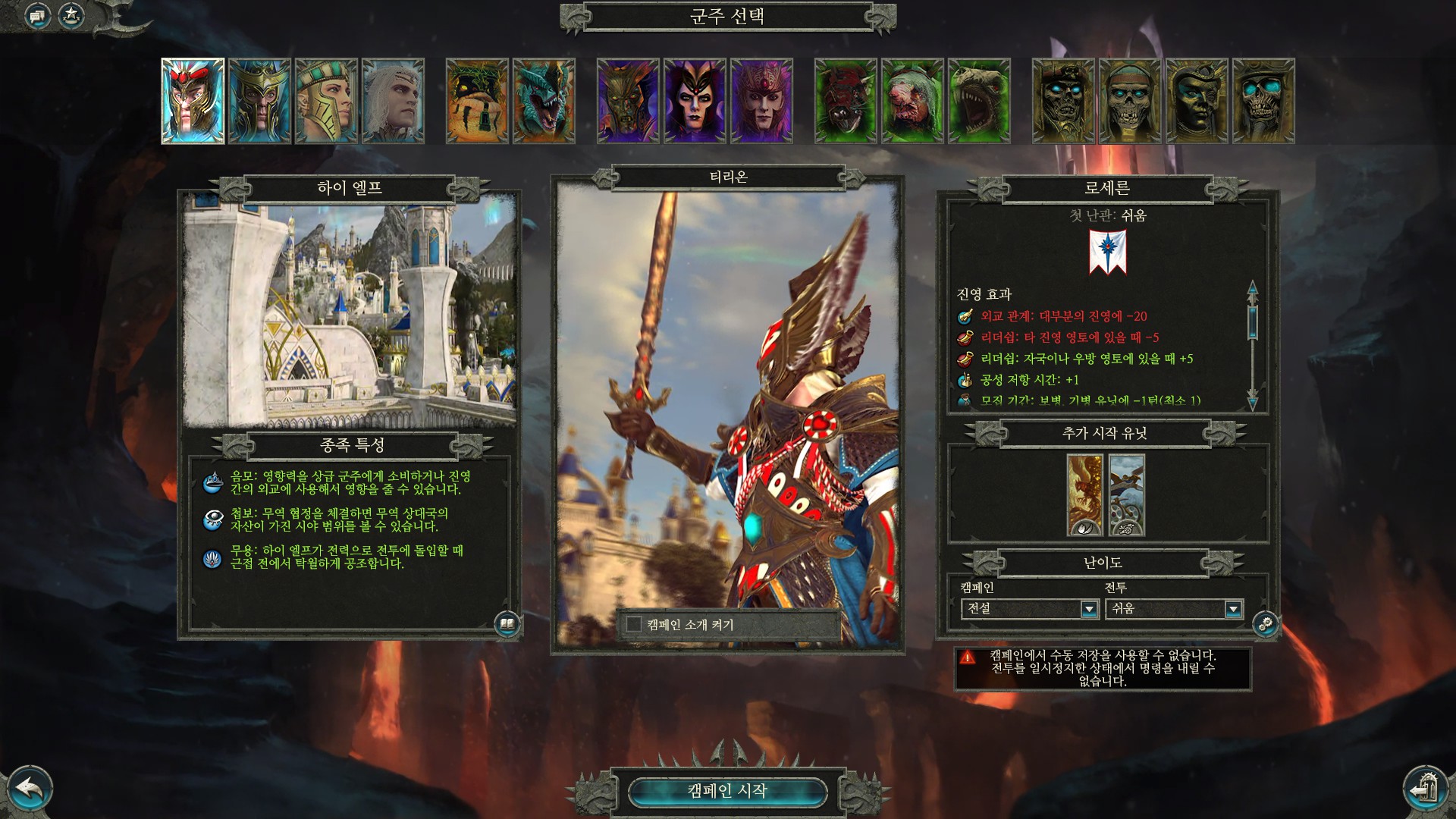Open the book icon in race traits panel
This screenshot has height=819, width=1456.
click(507, 624)
